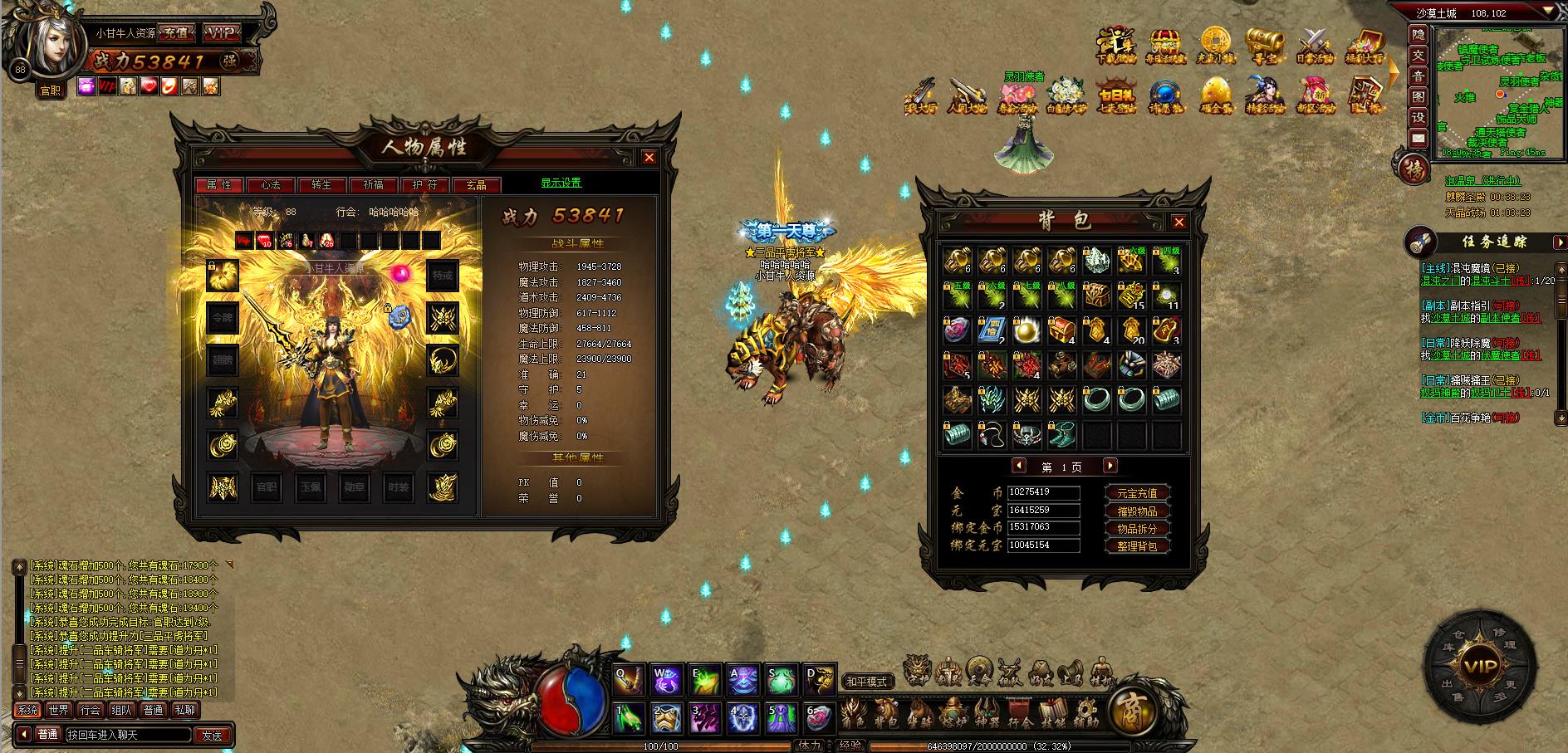
Task: Open the 转生 rebirth tab
Action: coord(322,185)
